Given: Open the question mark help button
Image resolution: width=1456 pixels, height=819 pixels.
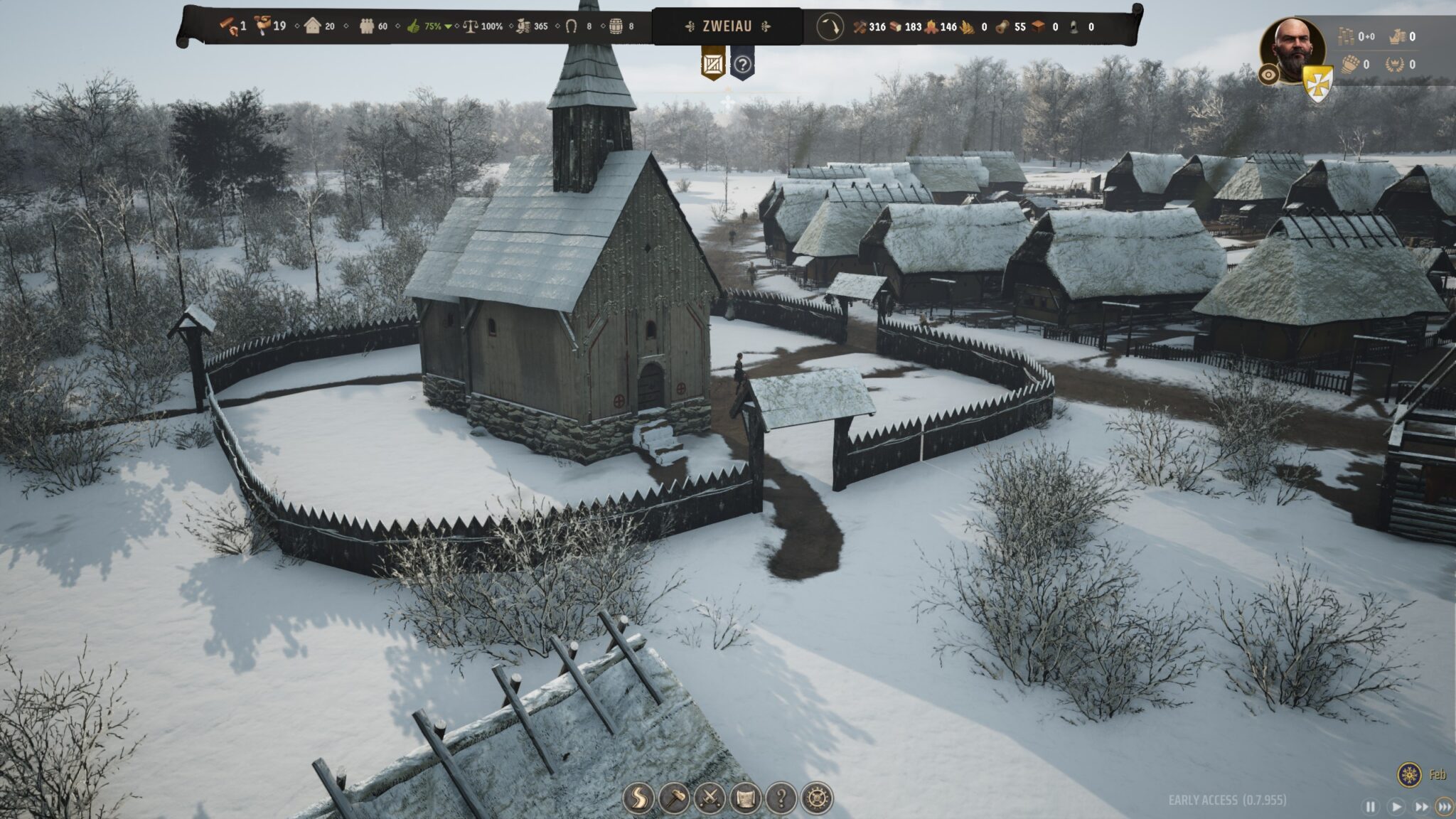Looking at the screenshot, I should click(x=781, y=798).
